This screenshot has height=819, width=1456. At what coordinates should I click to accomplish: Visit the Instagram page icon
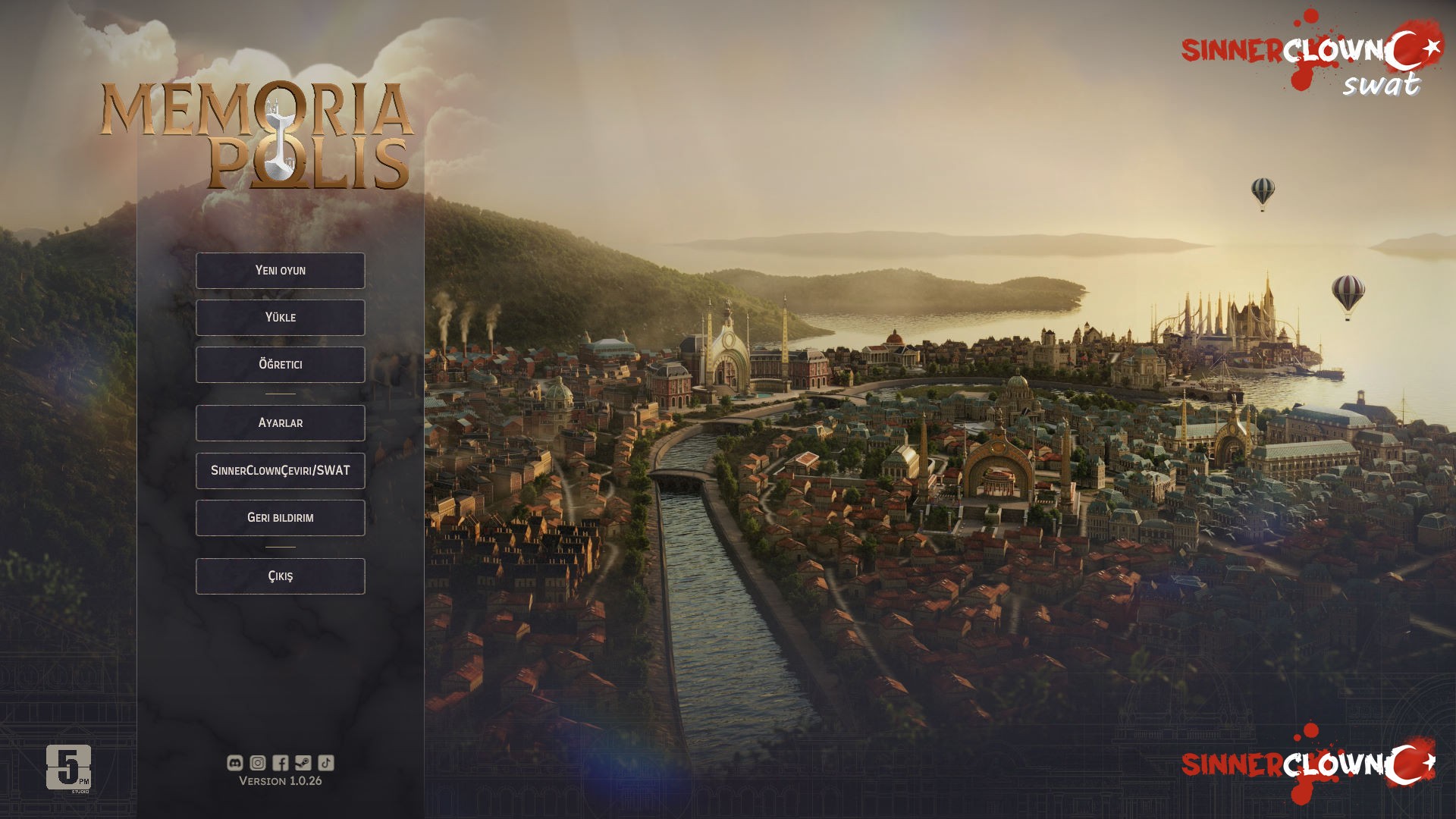[258, 763]
